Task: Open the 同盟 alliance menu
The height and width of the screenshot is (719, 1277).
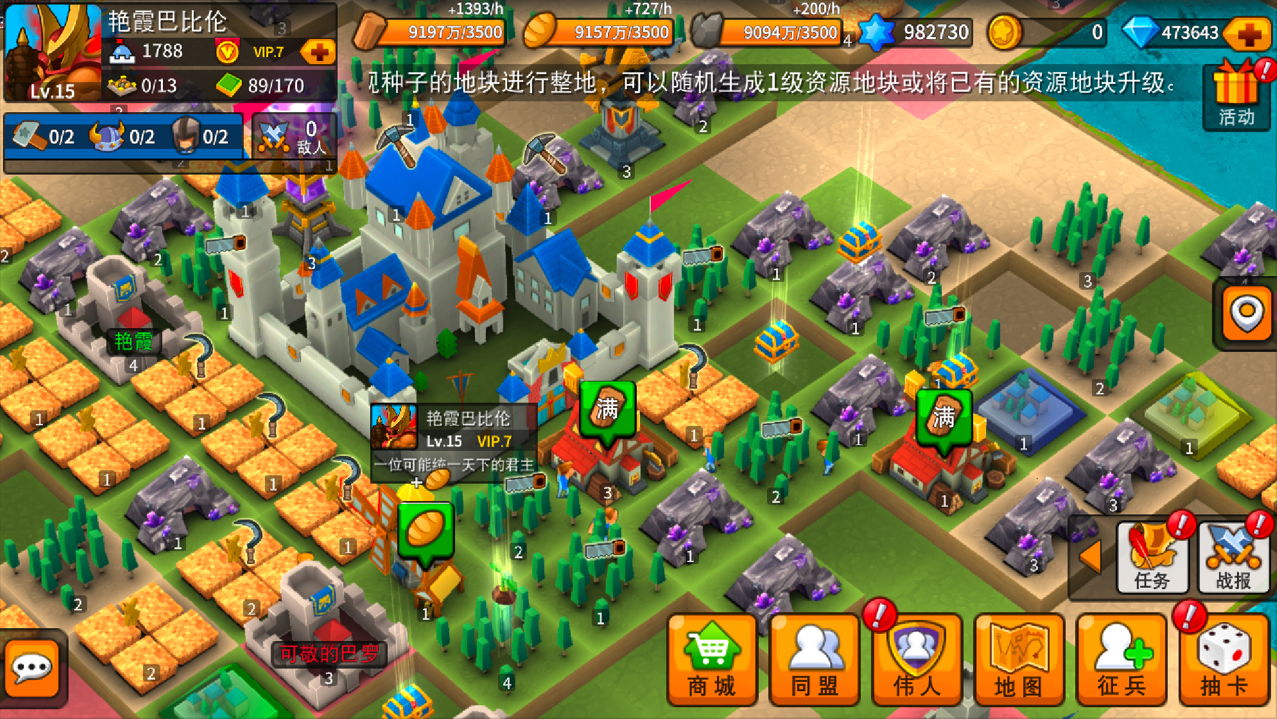Action: (814, 661)
